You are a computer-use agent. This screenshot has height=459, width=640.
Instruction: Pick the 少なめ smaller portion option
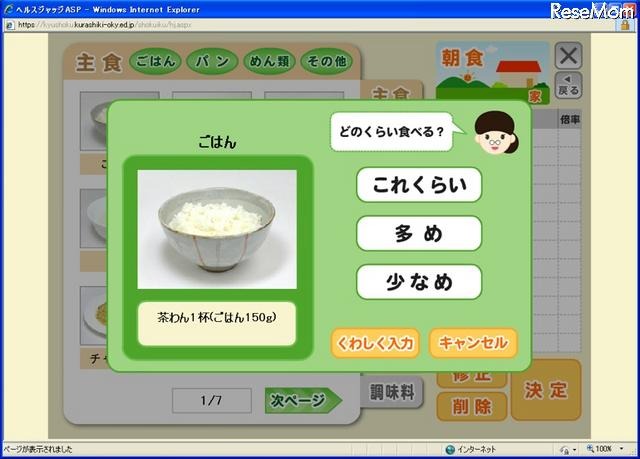click(x=419, y=282)
